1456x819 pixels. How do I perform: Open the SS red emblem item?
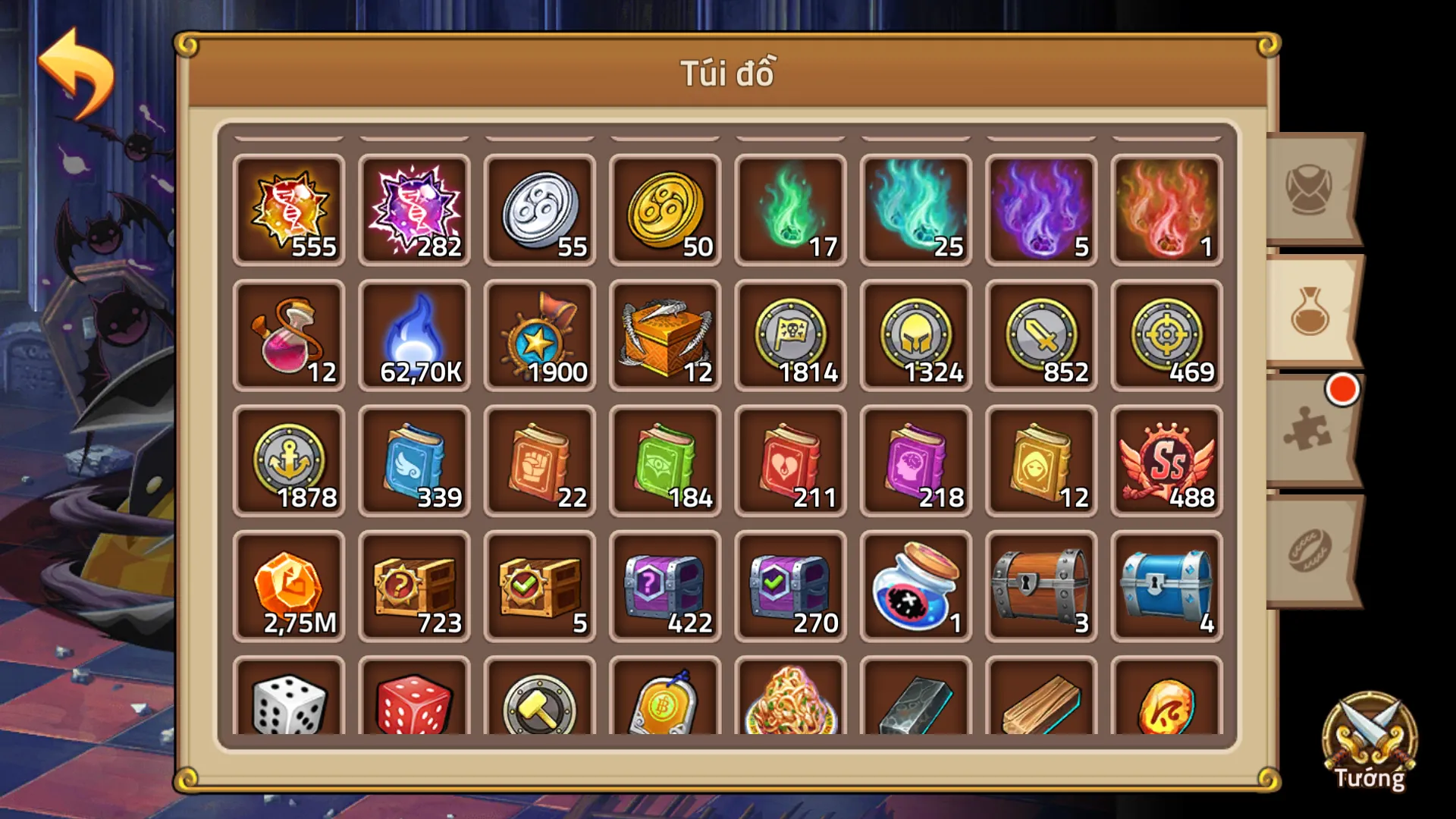pos(1165,462)
